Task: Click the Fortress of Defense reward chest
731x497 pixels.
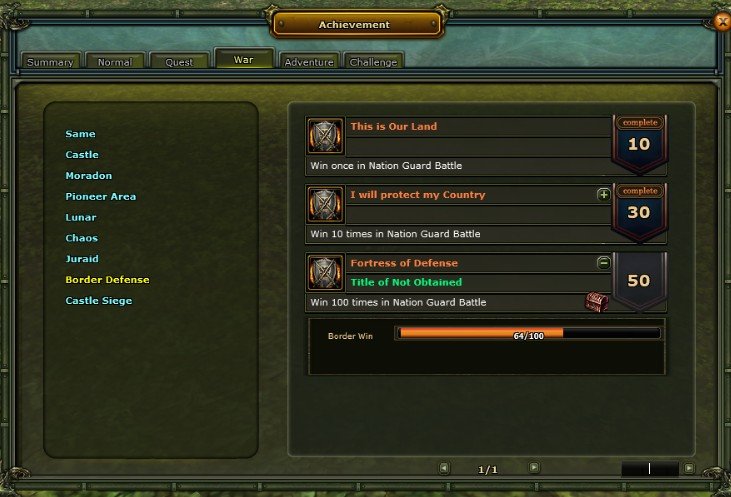Action: click(597, 302)
